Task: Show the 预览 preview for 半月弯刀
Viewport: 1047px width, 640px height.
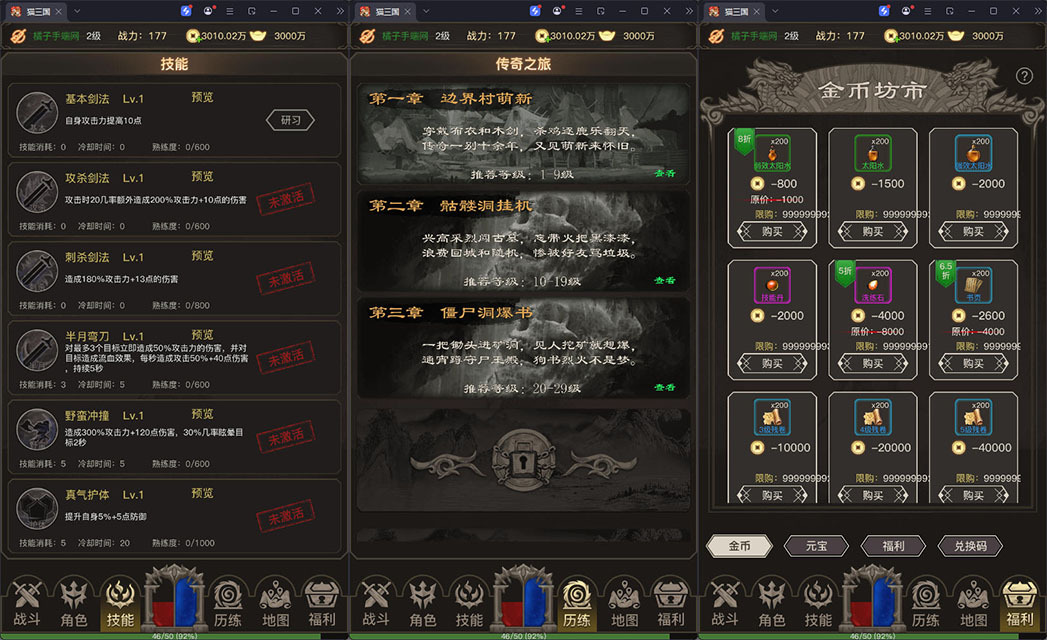Action: (202, 335)
